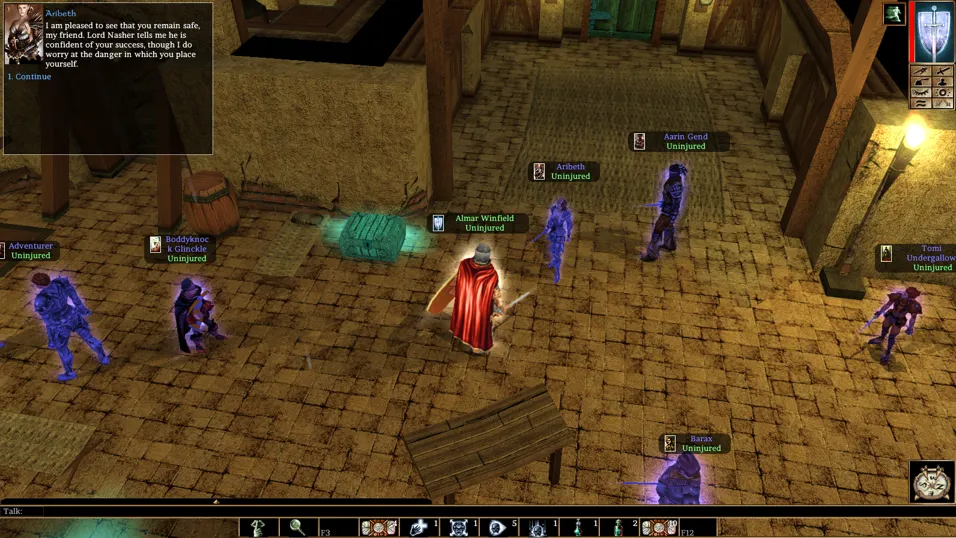This screenshot has width=956, height=538.
Task: Use the pointing hand hotbar slot
Action: coord(259,527)
